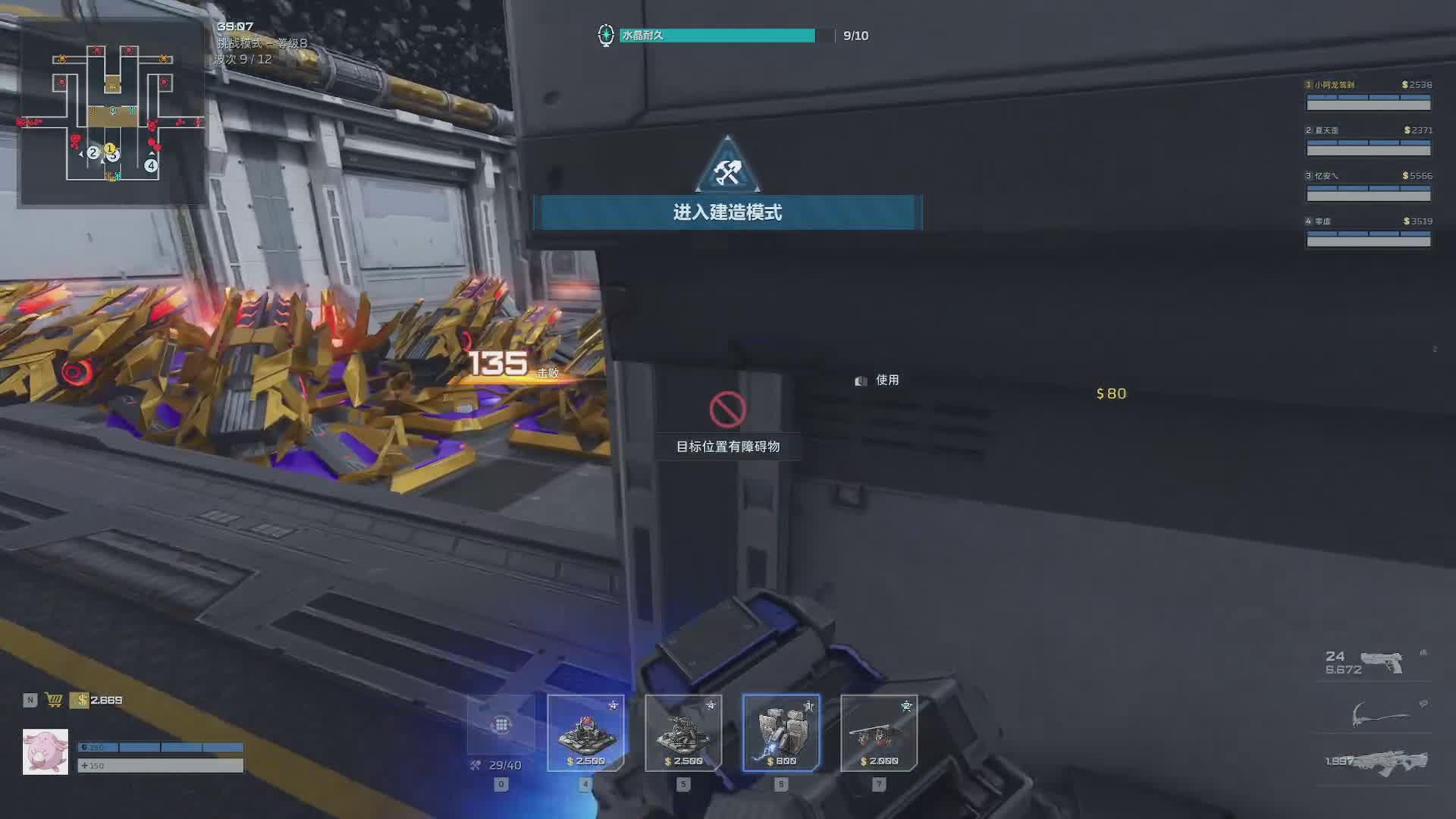Equip the scythe melee weapon

pyautogui.click(x=1380, y=714)
